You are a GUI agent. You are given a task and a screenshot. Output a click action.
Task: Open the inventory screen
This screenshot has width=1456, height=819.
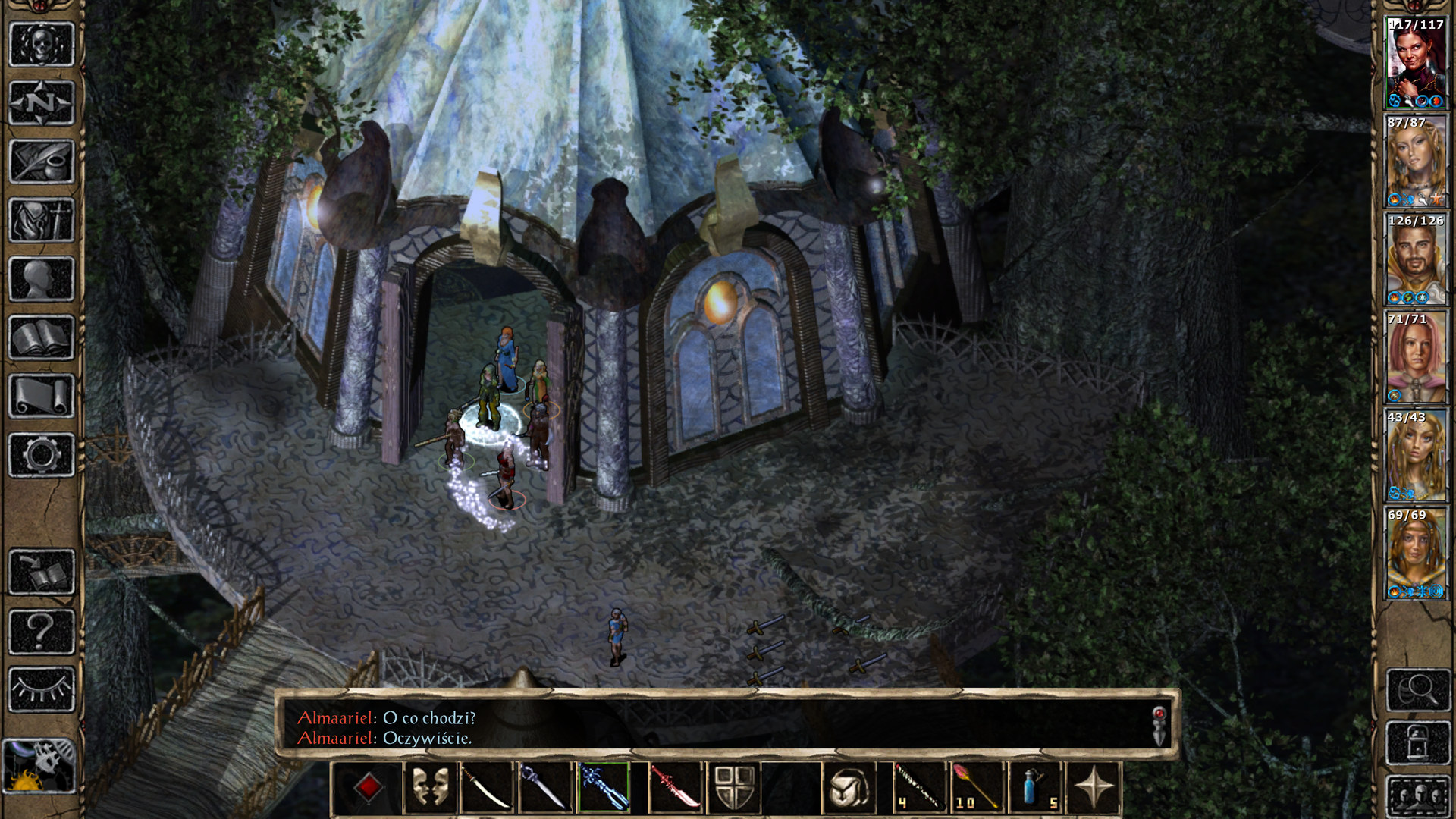(x=42, y=220)
